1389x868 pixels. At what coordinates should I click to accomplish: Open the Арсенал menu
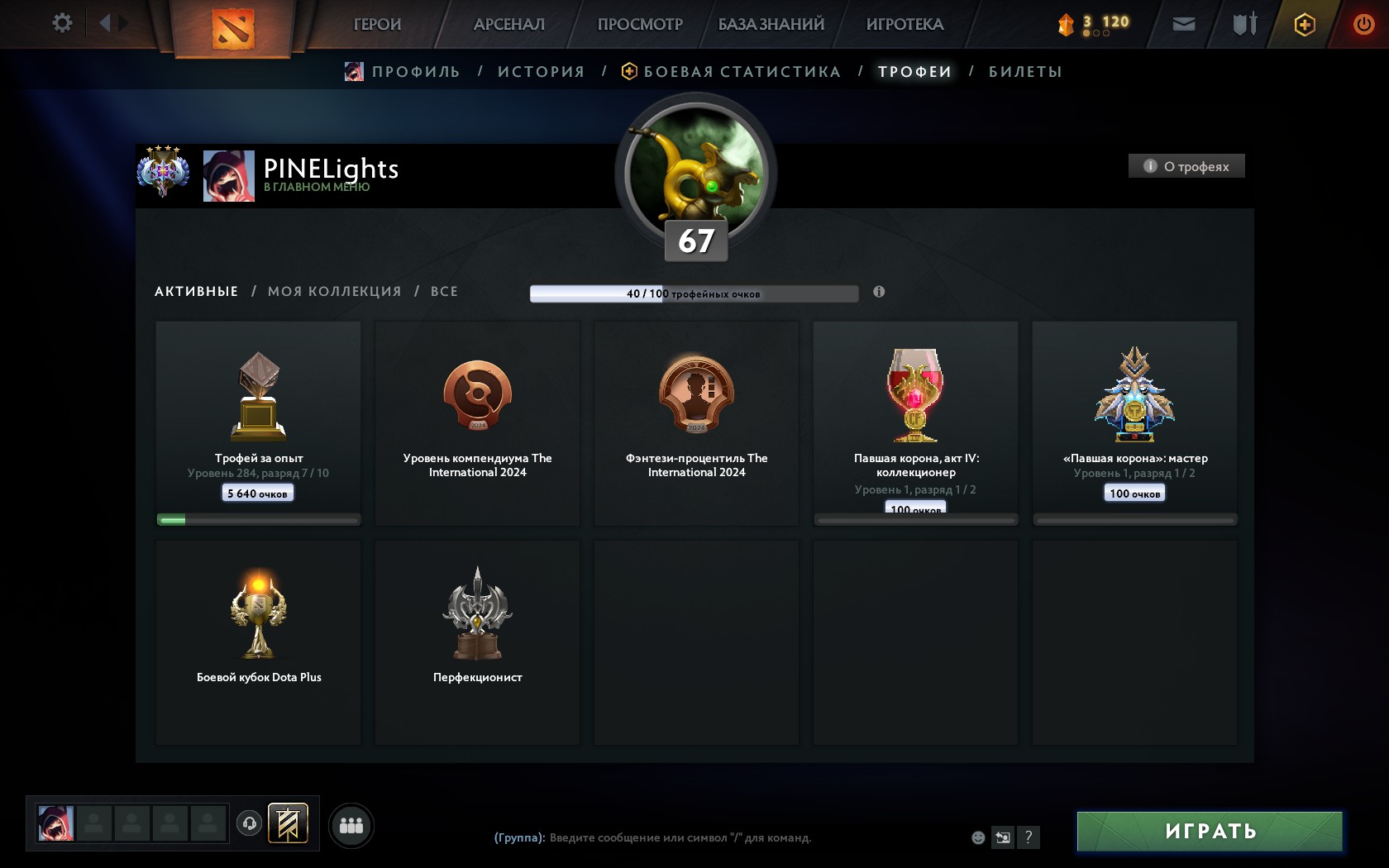tap(508, 25)
